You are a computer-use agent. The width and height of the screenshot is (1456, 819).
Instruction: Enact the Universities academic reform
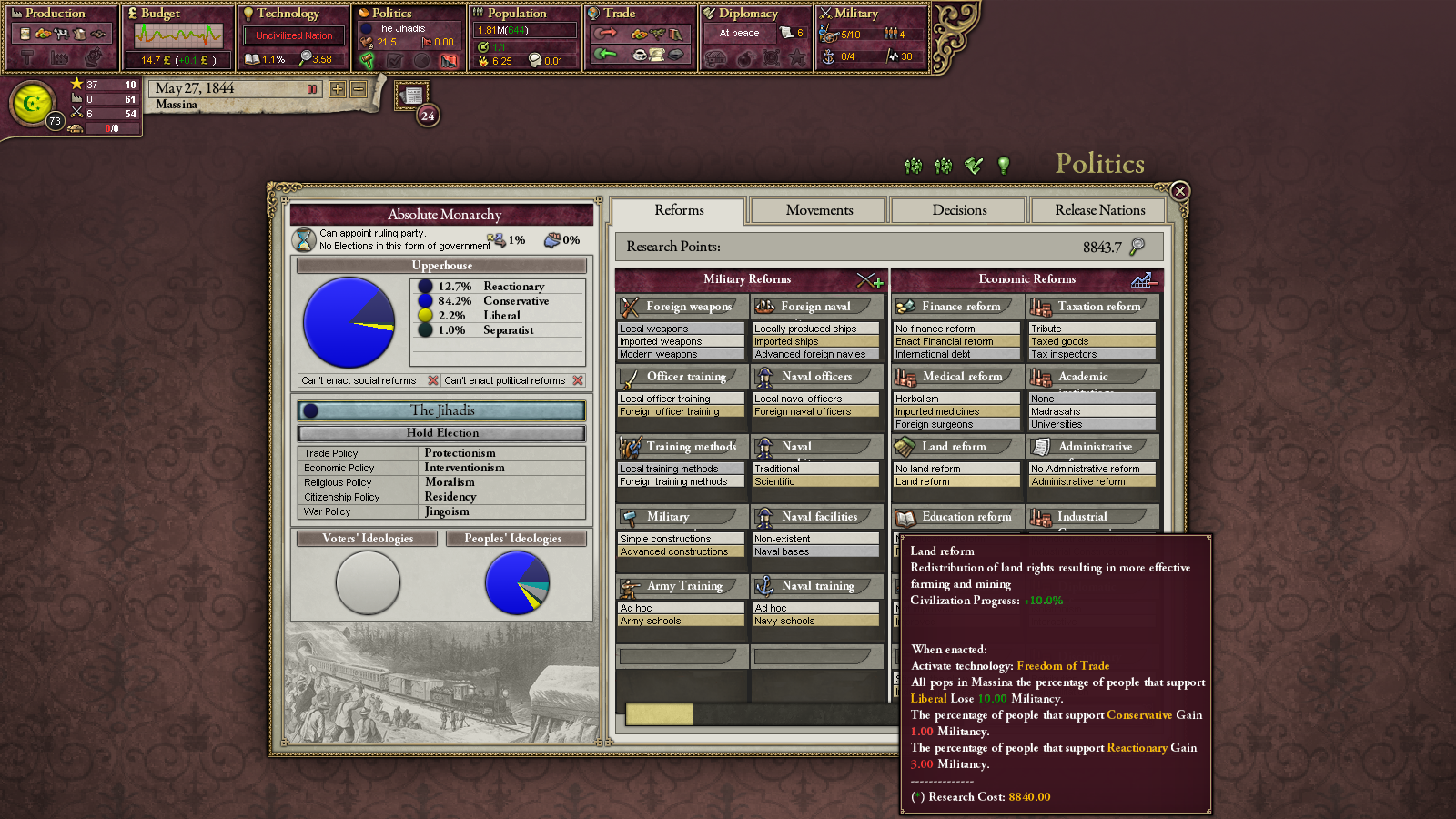pos(1092,425)
